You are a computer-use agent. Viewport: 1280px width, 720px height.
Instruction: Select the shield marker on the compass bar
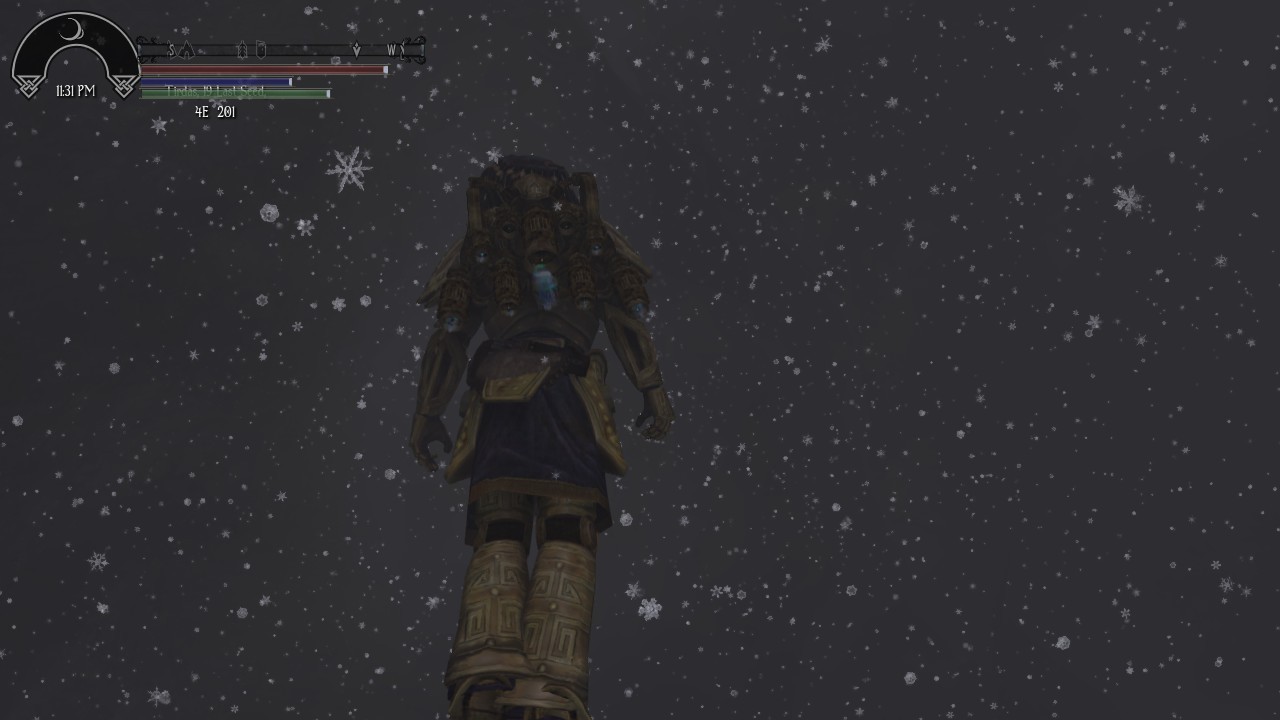pyautogui.click(x=261, y=48)
